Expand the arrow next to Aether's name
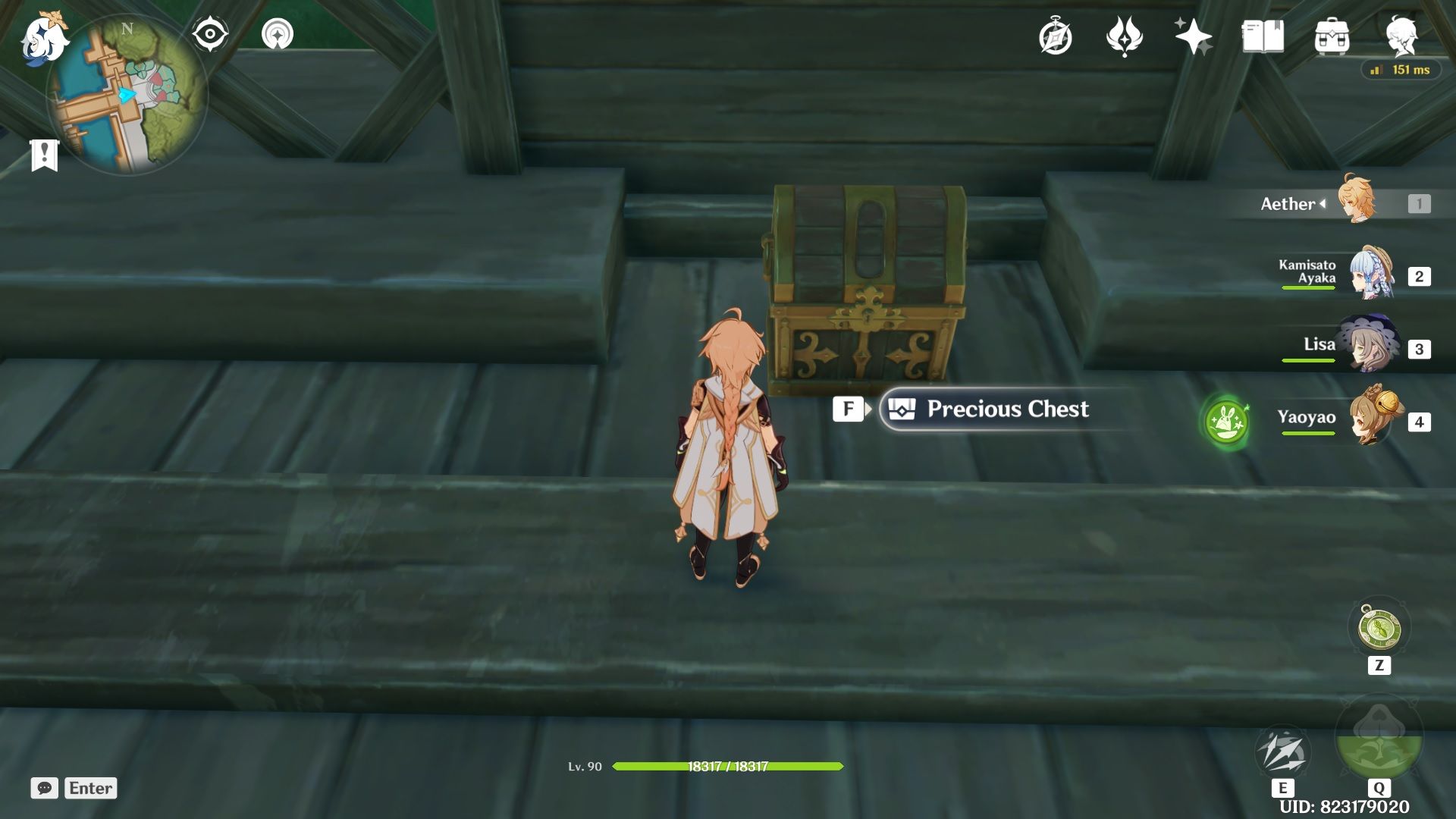This screenshot has width=1456, height=819. point(1323,202)
